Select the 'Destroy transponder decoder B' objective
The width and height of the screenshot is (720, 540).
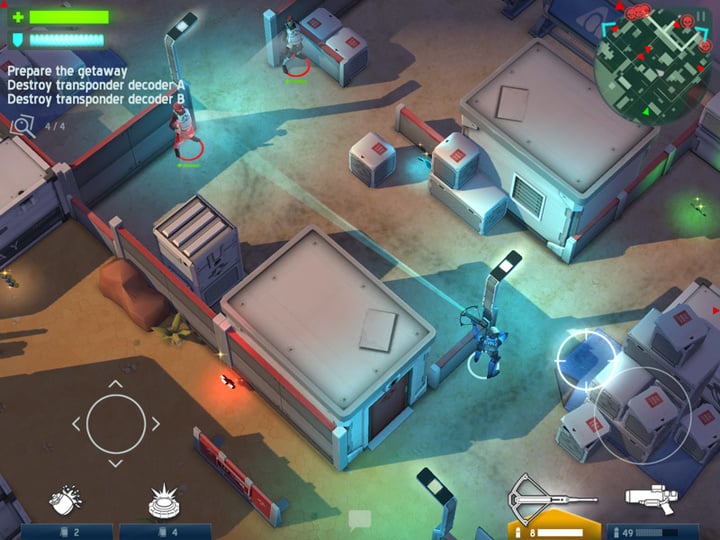coord(110,99)
